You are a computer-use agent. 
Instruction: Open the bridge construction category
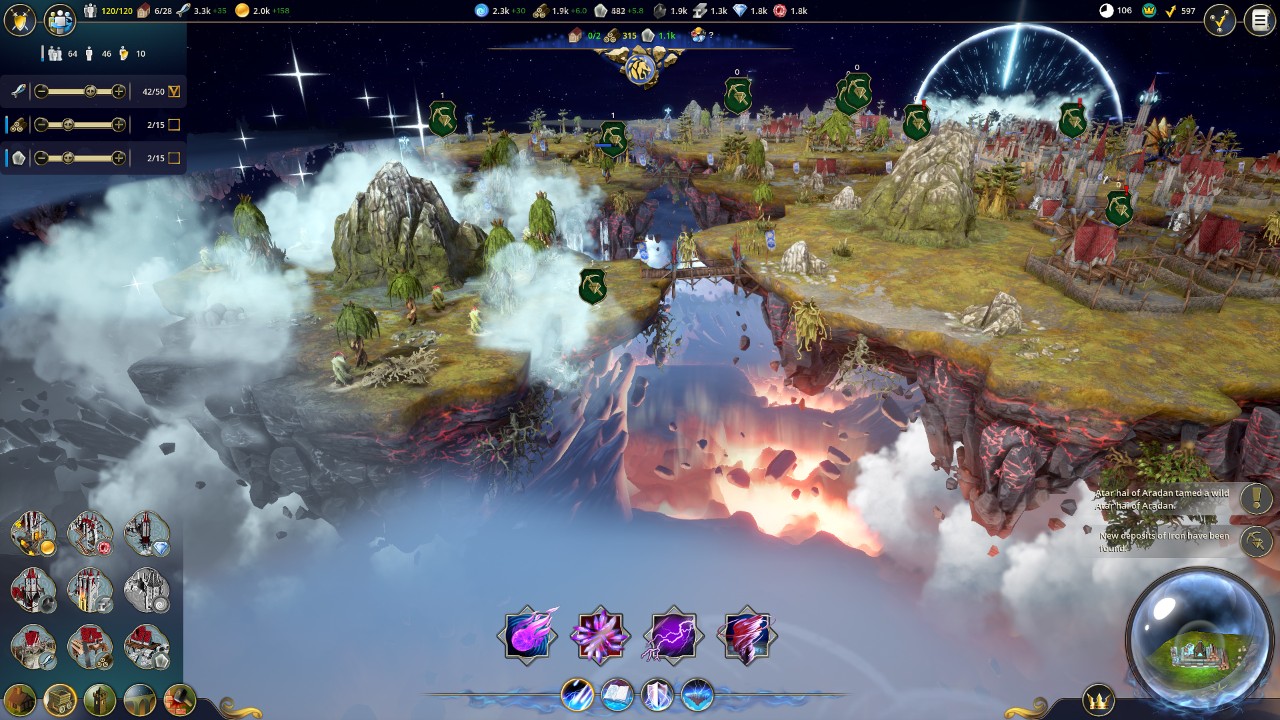139,699
